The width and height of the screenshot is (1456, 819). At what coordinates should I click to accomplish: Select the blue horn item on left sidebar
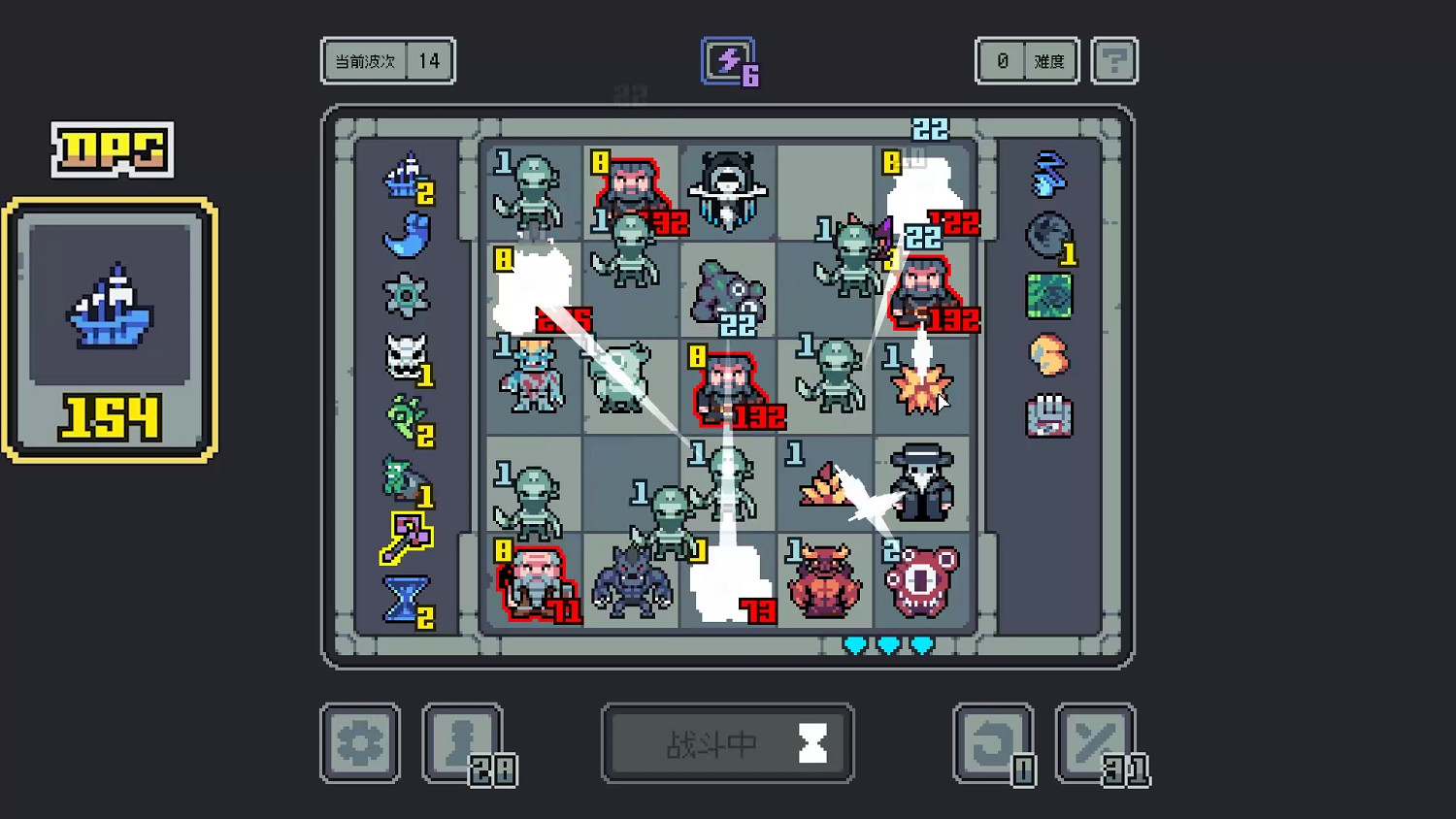point(409,236)
